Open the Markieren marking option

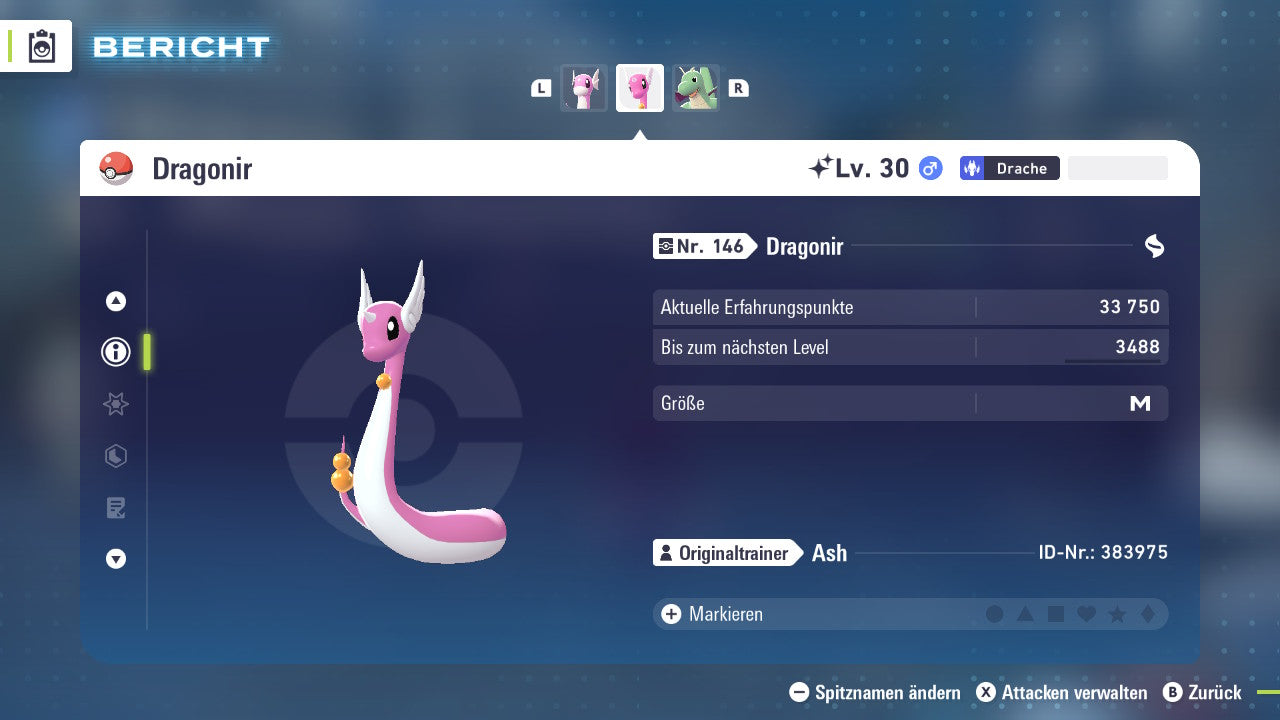(712, 614)
